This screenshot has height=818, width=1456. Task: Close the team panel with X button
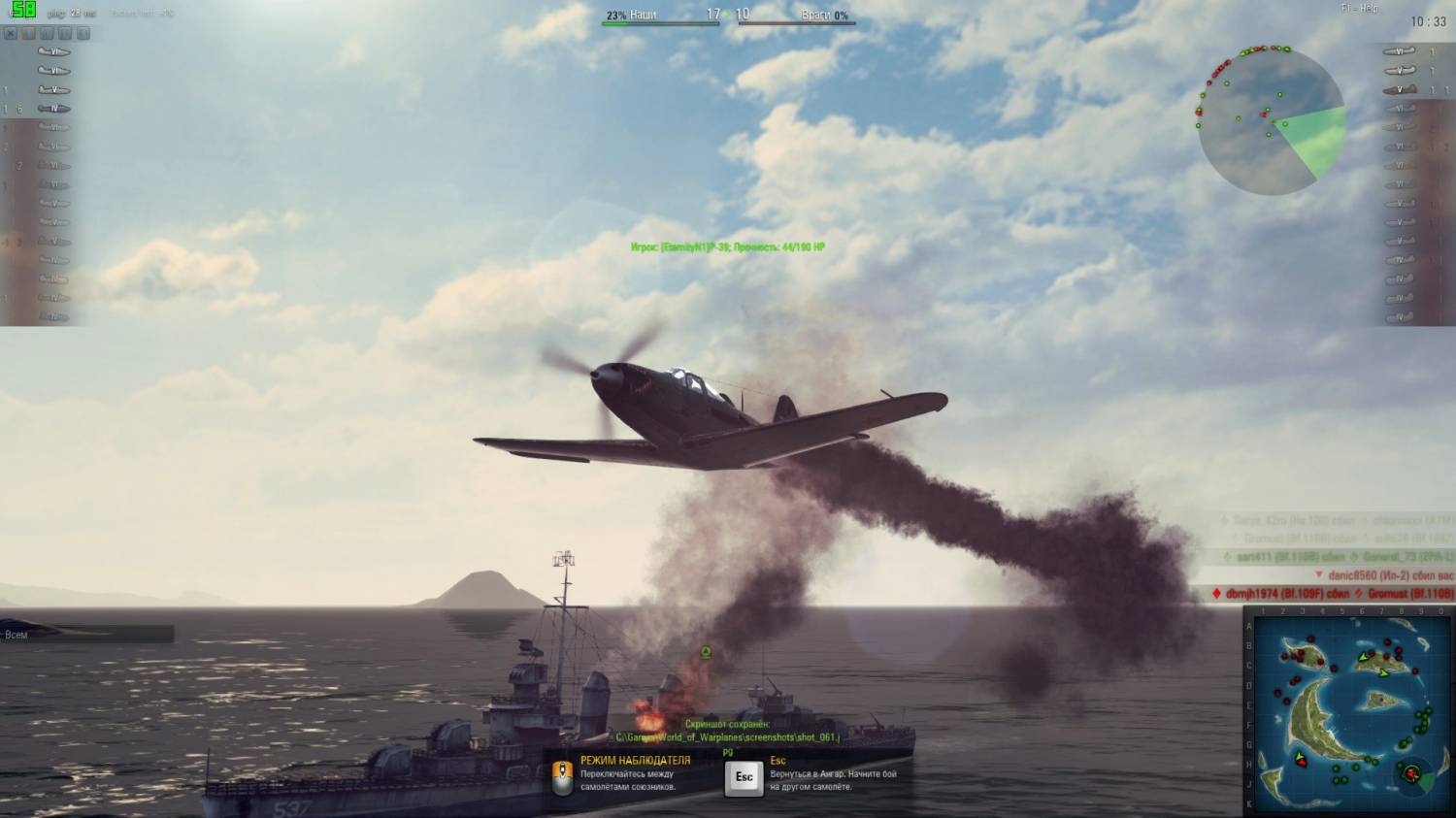tap(11, 33)
